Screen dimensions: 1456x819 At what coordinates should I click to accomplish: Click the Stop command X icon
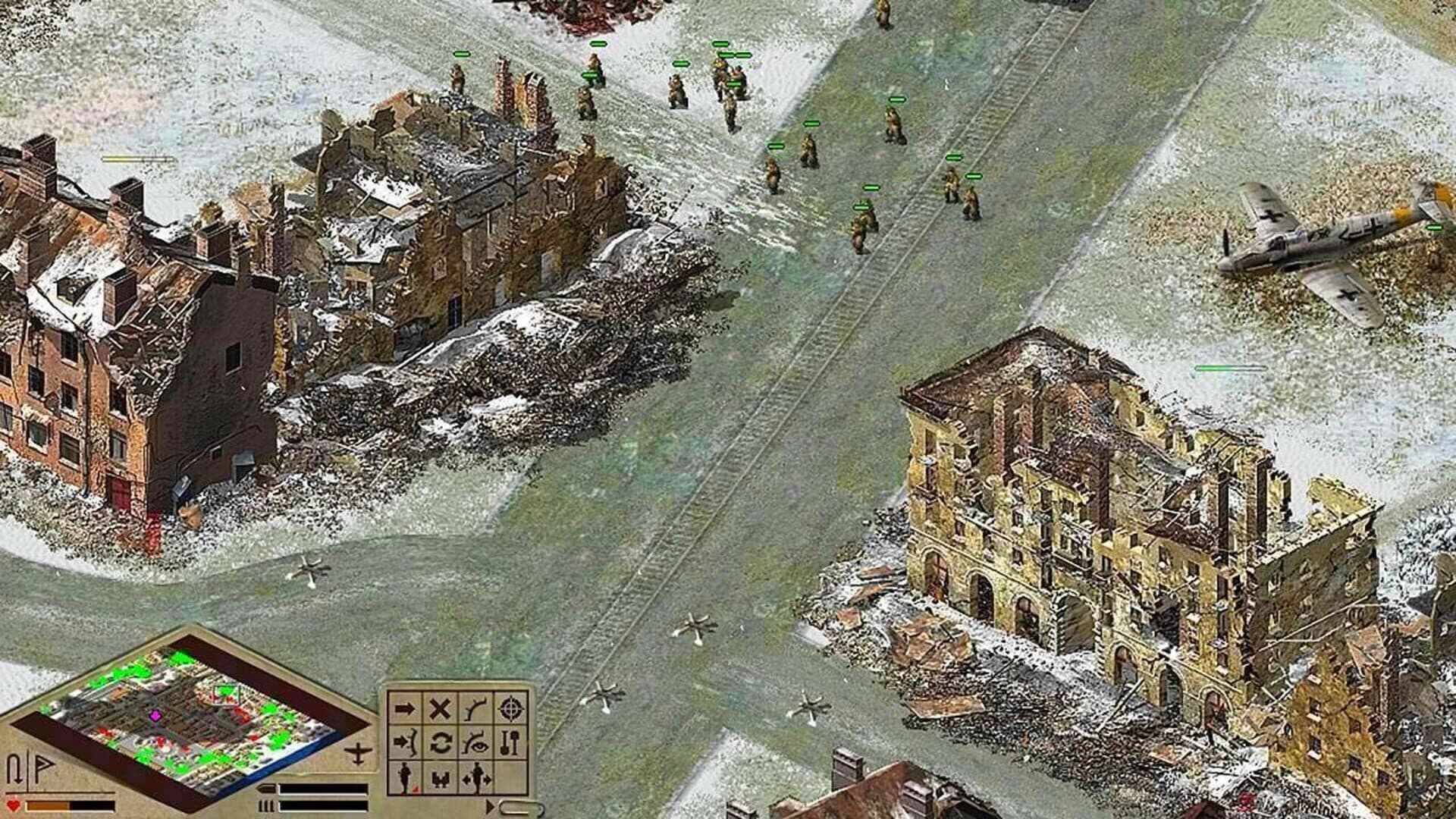[x=440, y=708]
